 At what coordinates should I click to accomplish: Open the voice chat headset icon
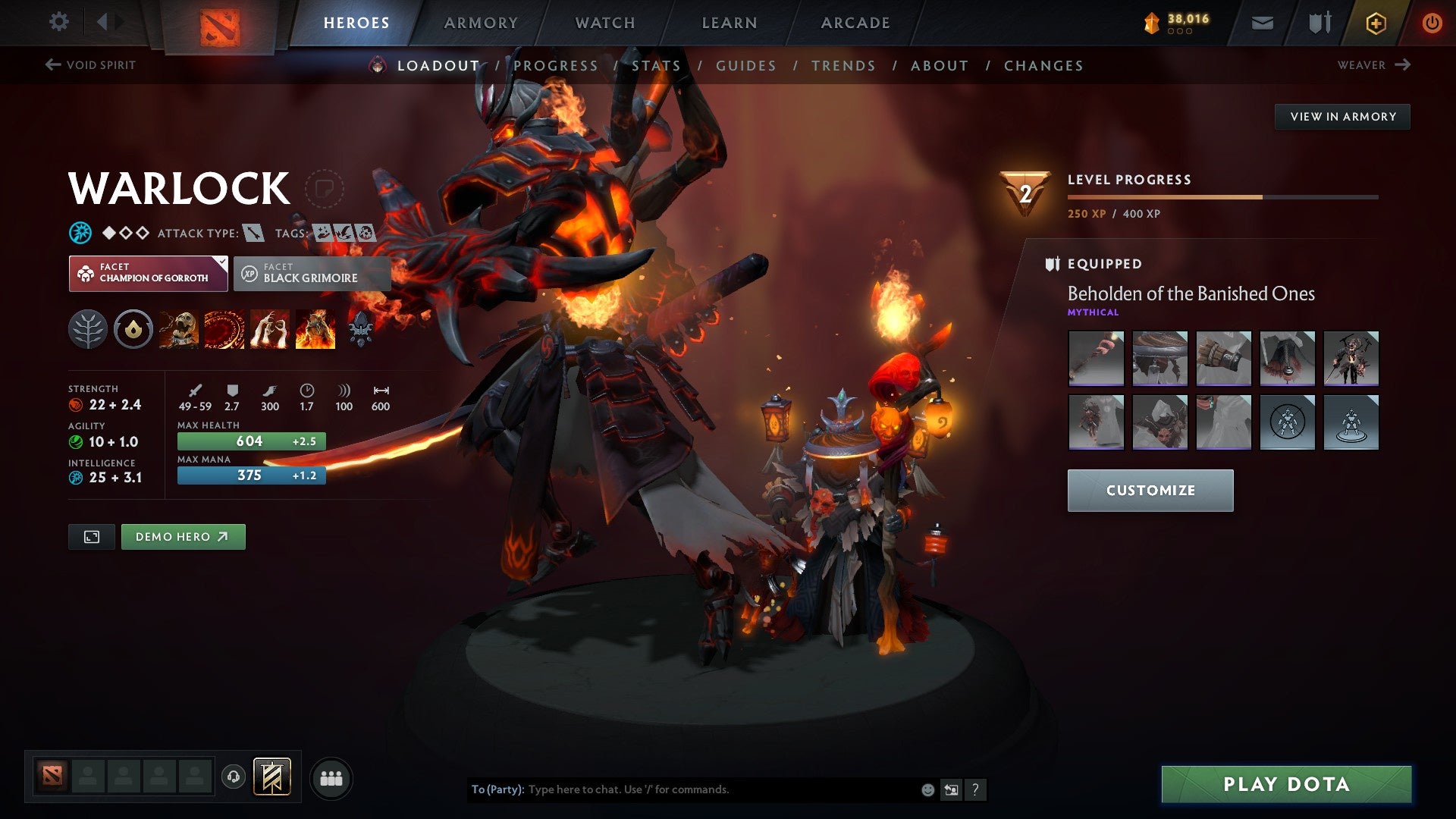(234, 777)
